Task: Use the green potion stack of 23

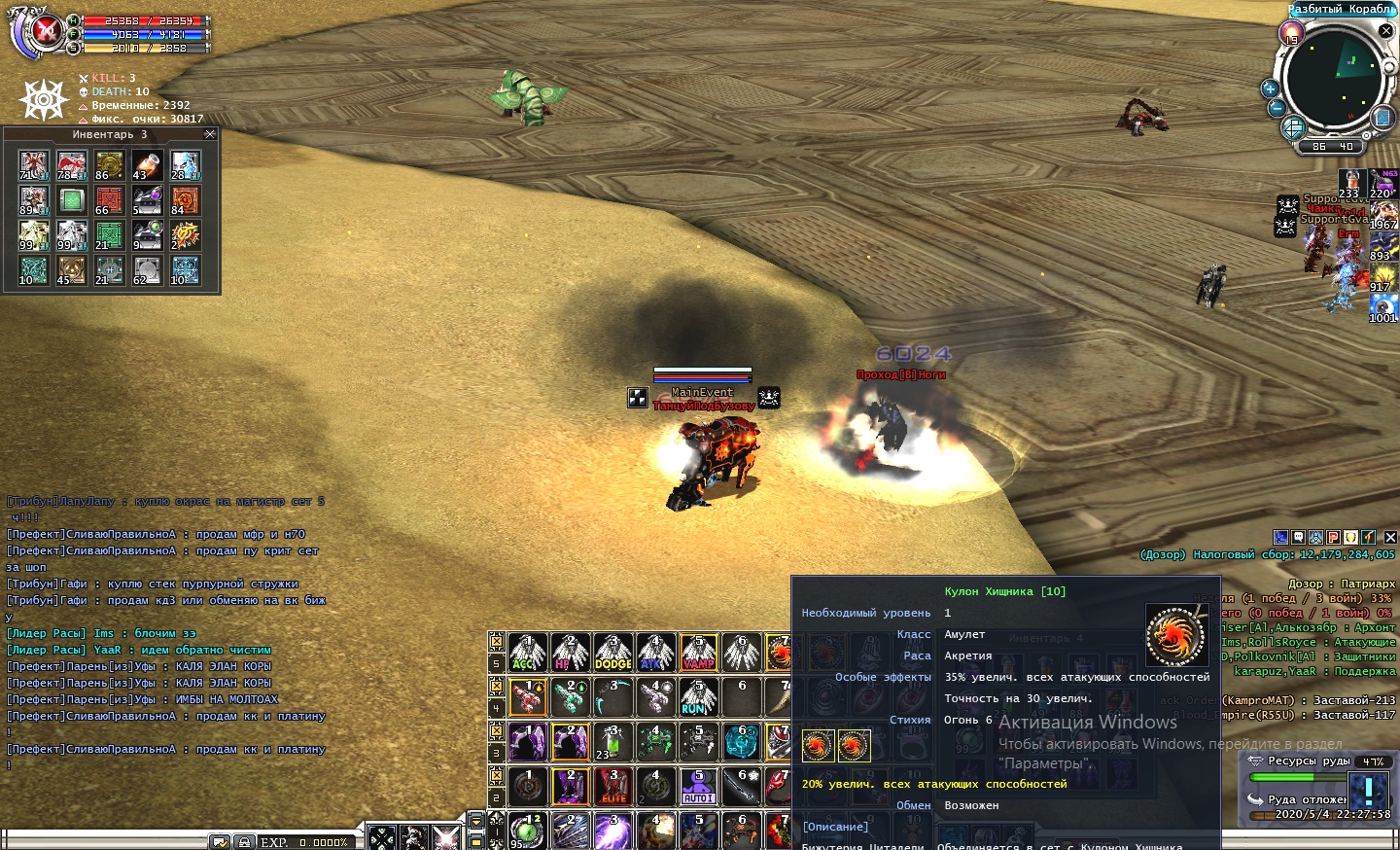Action: click(x=612, y=741)
